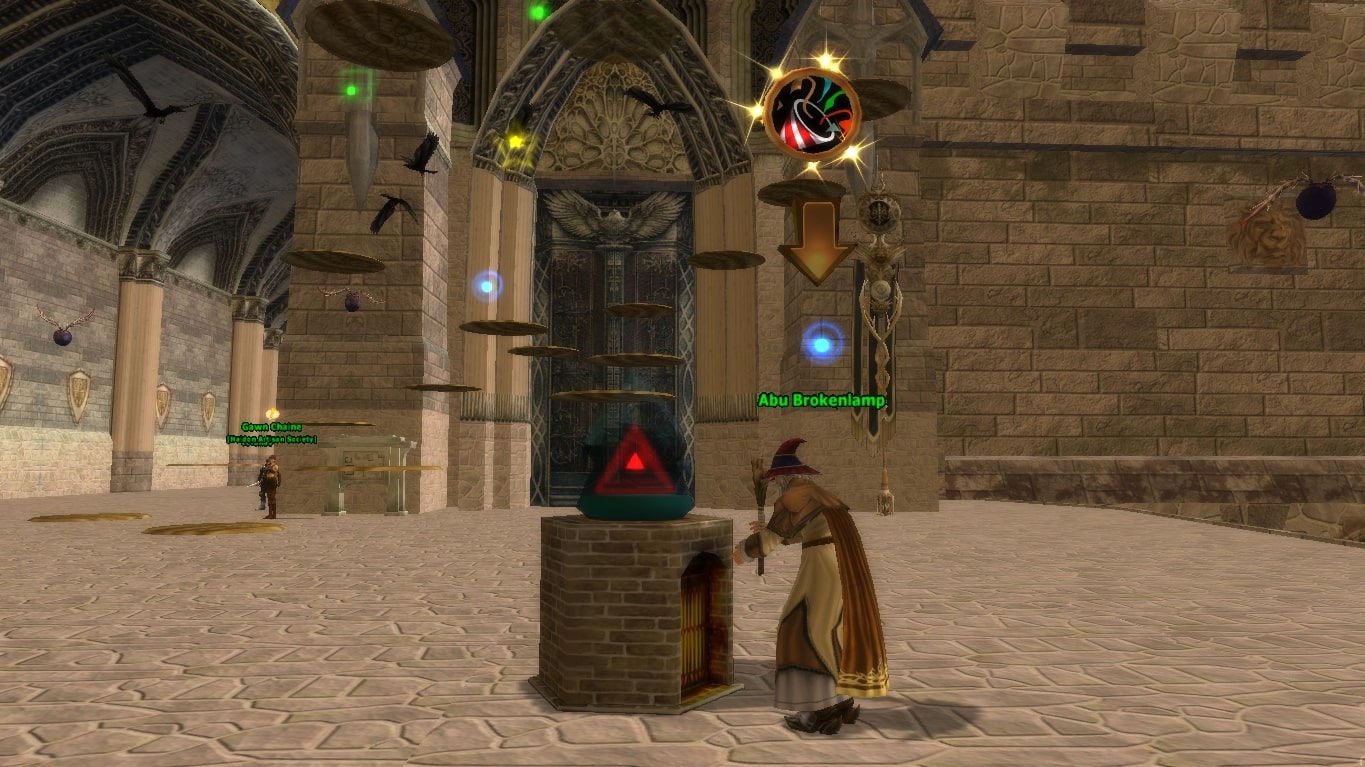Target the Gawn Chaine nameplate
This screenshot has height=767, width=1365.
[x=271, y=427]
